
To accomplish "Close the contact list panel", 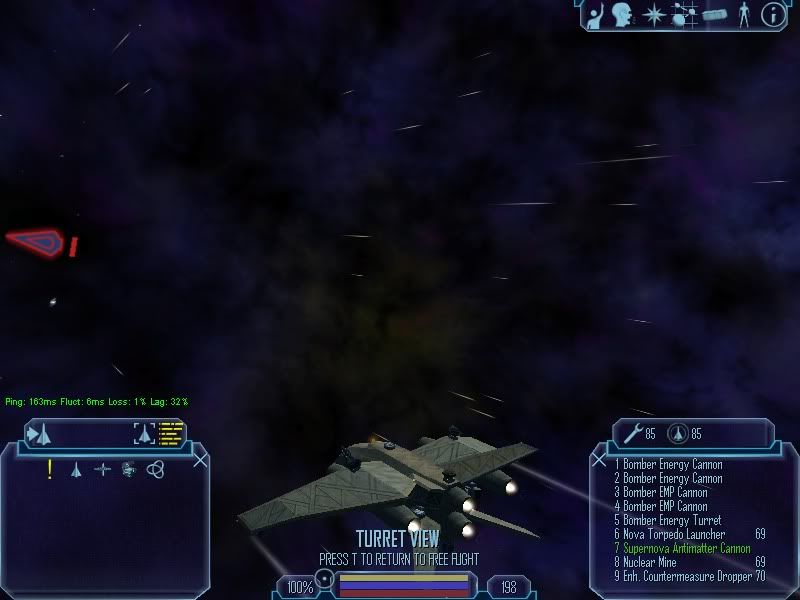I will tap(200, 460).
